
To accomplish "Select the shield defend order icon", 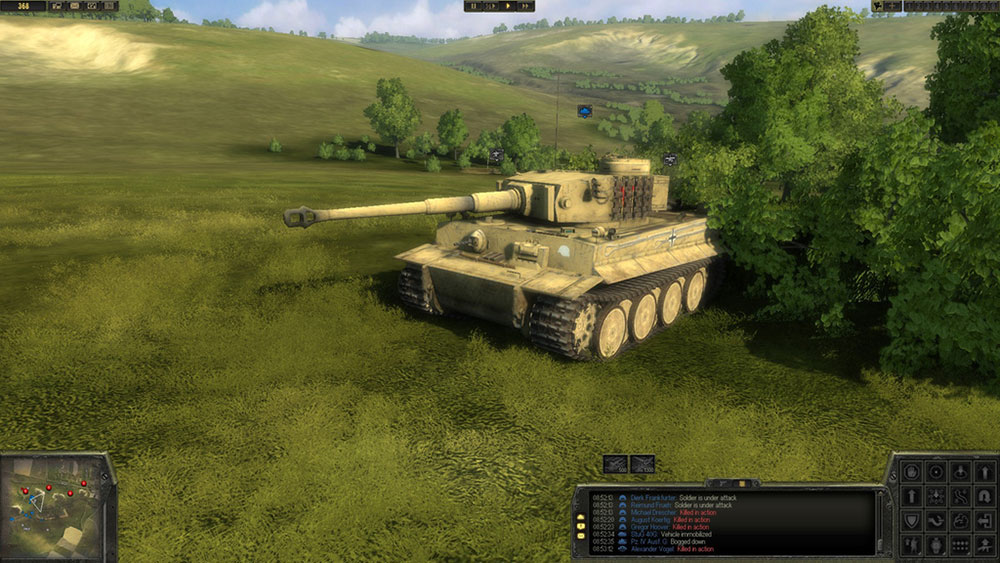I will point(911,520).
